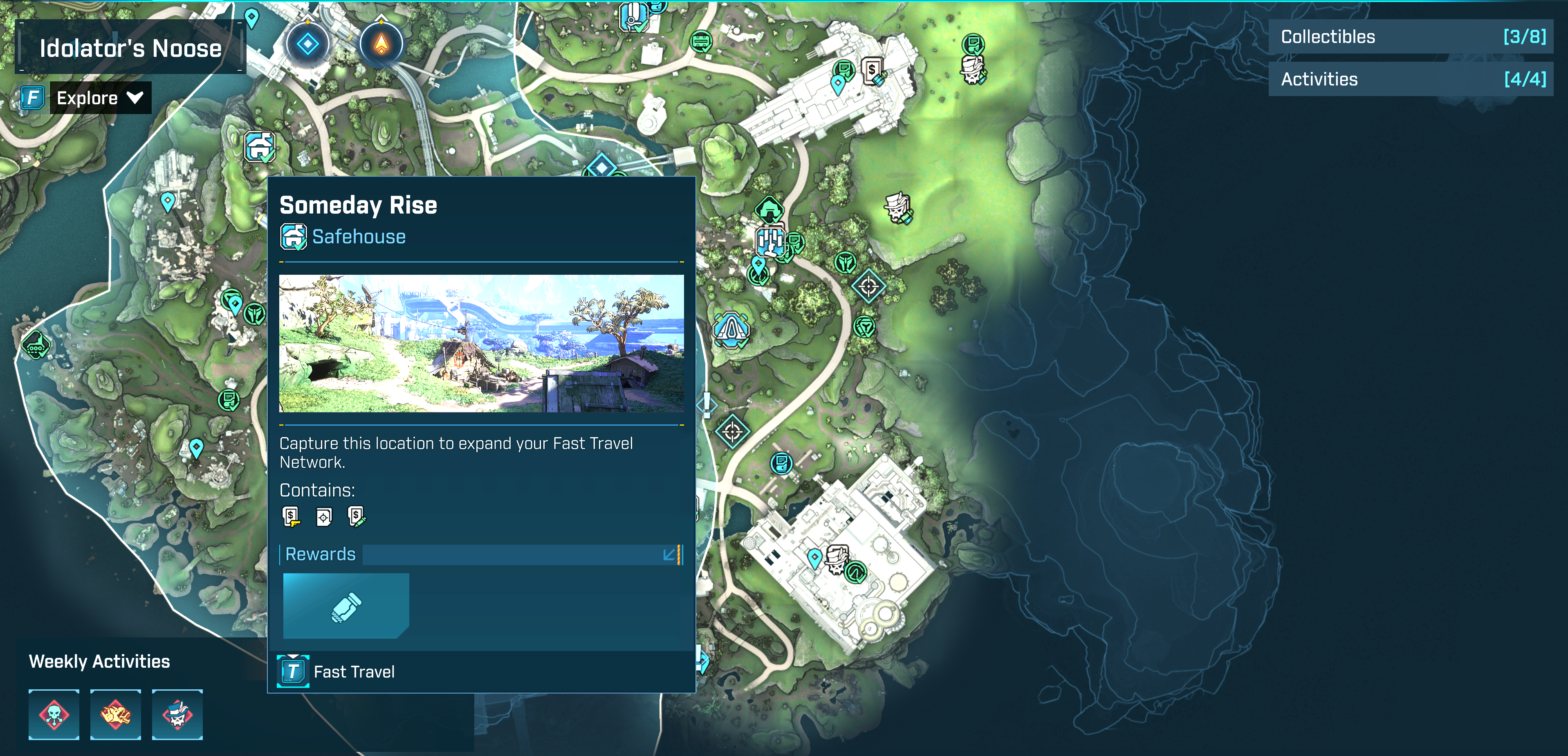
Task: Open the red skull weekly activity
Action: point(54,715)
